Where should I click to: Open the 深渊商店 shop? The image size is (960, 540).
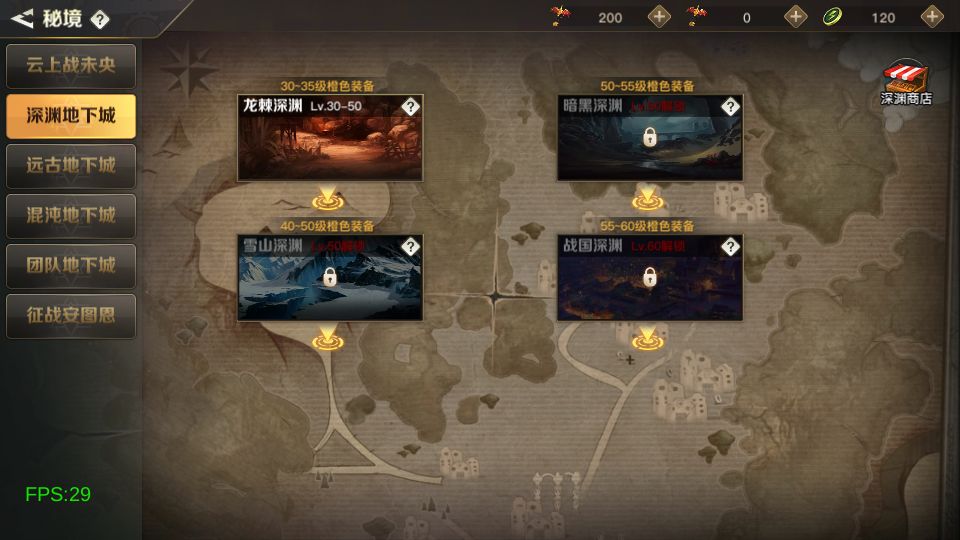pos(906,82)
